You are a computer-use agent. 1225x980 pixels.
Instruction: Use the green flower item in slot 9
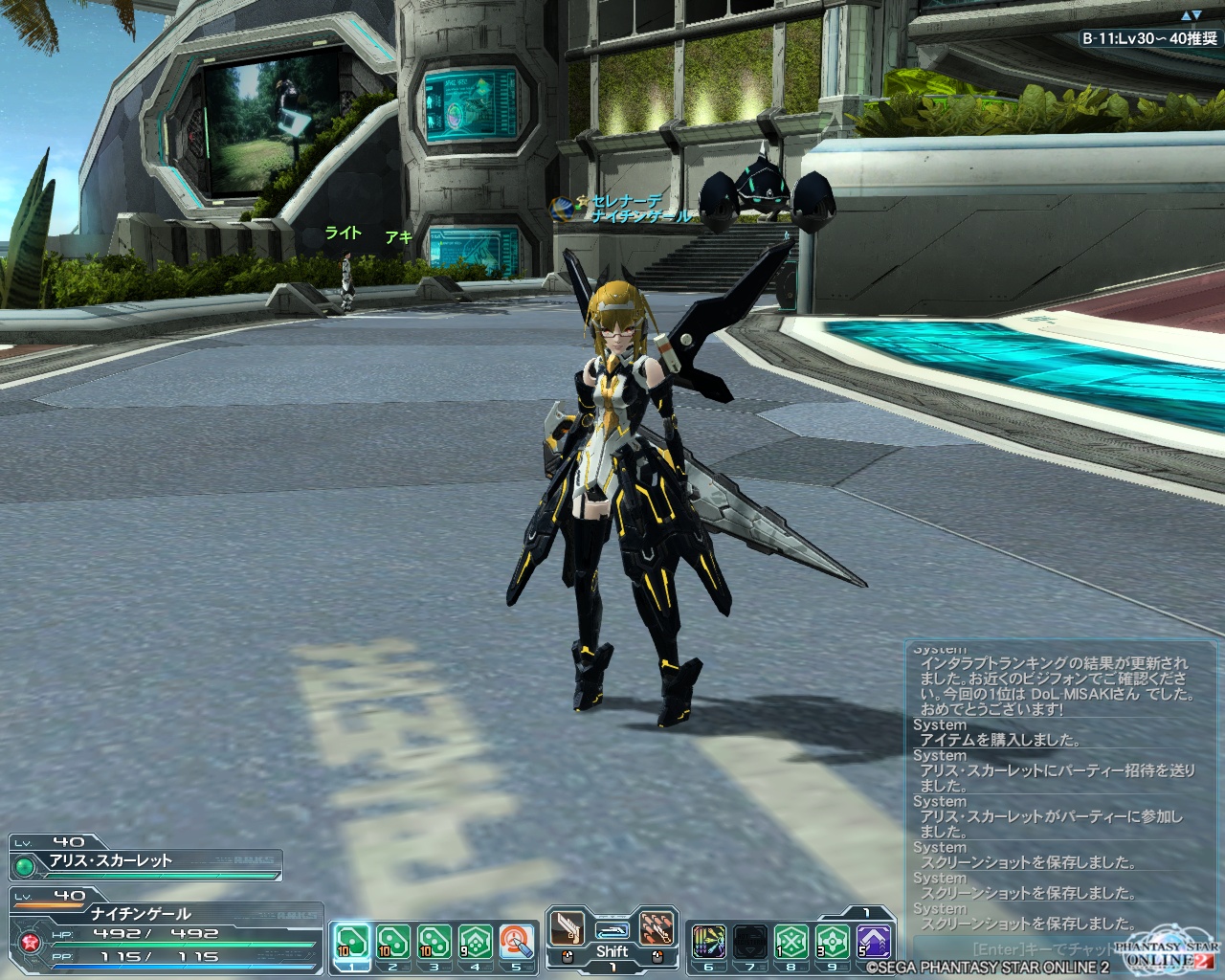click(832, 942)
